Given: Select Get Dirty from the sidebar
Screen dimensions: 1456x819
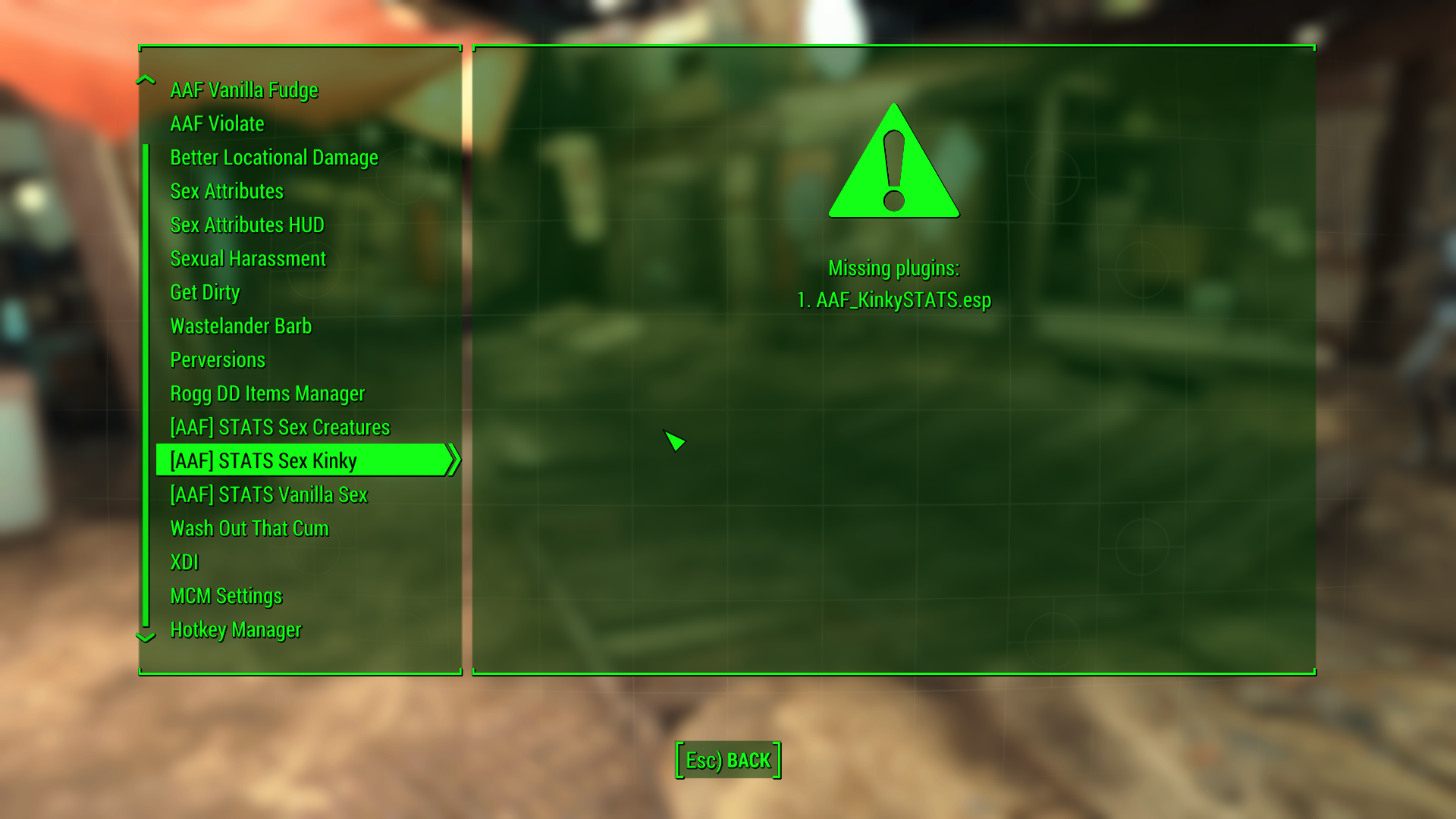Looking at the screenshot, I should click(x=205, y=292).
